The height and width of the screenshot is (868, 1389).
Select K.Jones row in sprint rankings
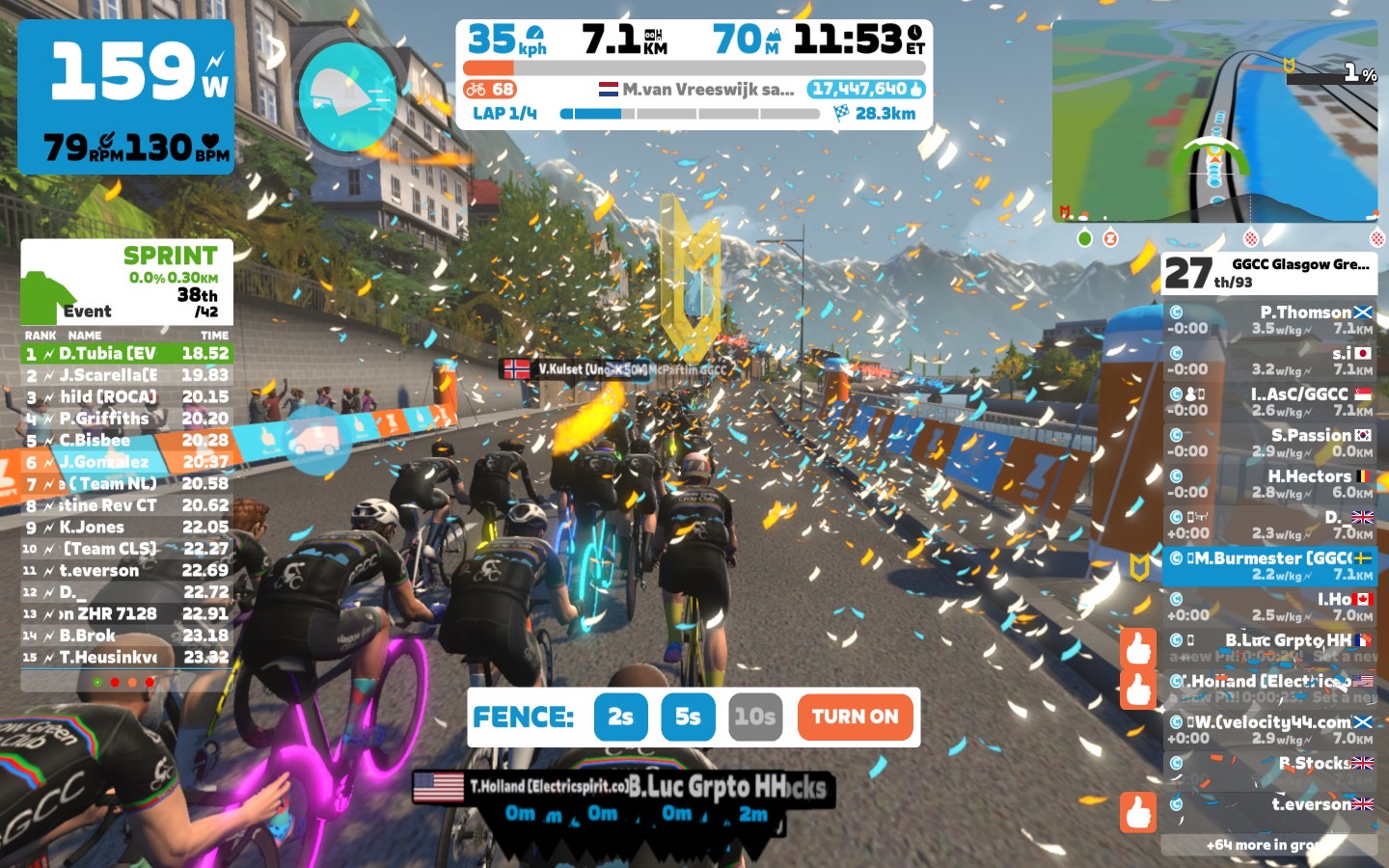click(126, 528)
